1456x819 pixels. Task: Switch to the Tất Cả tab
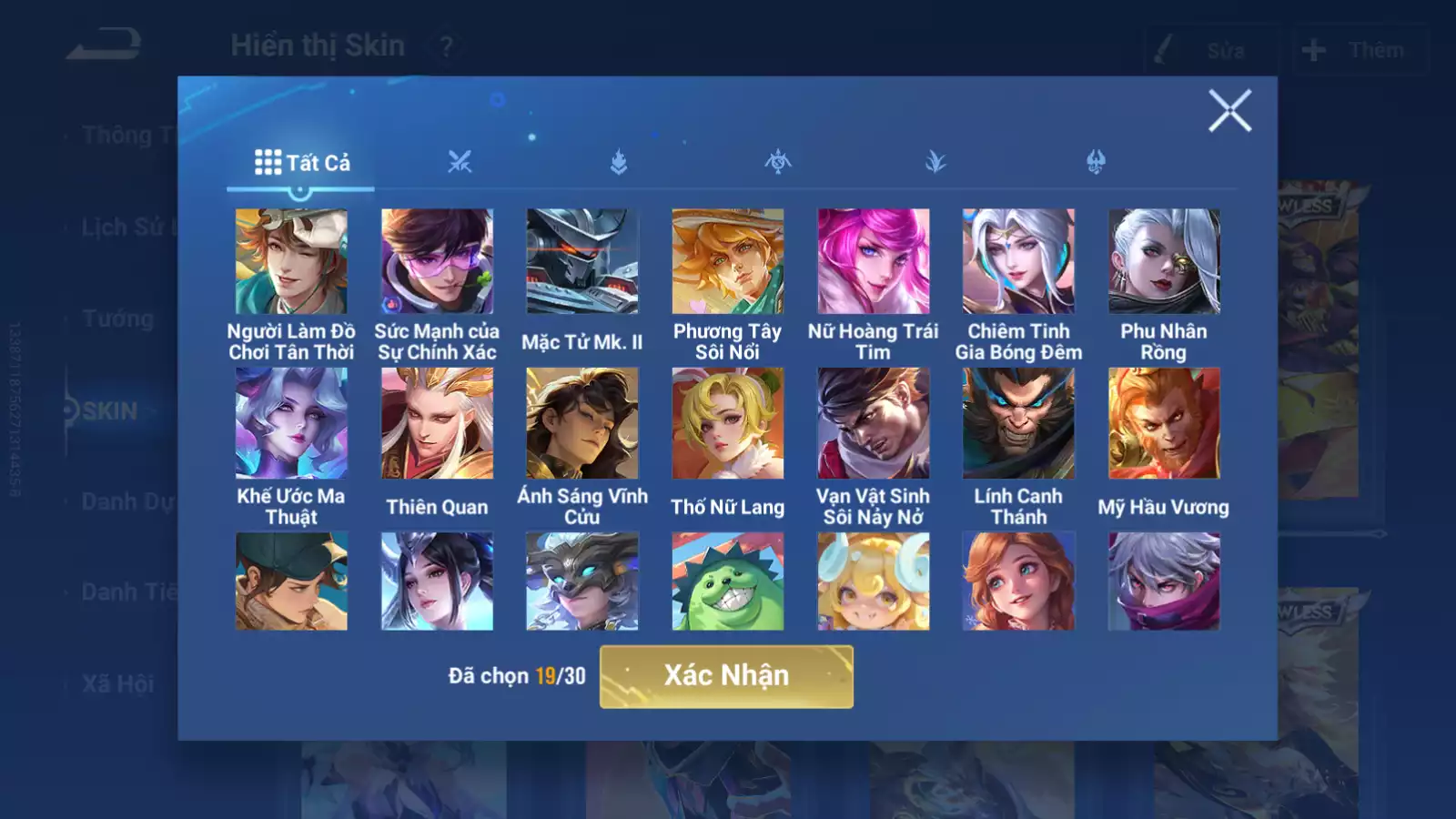[301, 163]
